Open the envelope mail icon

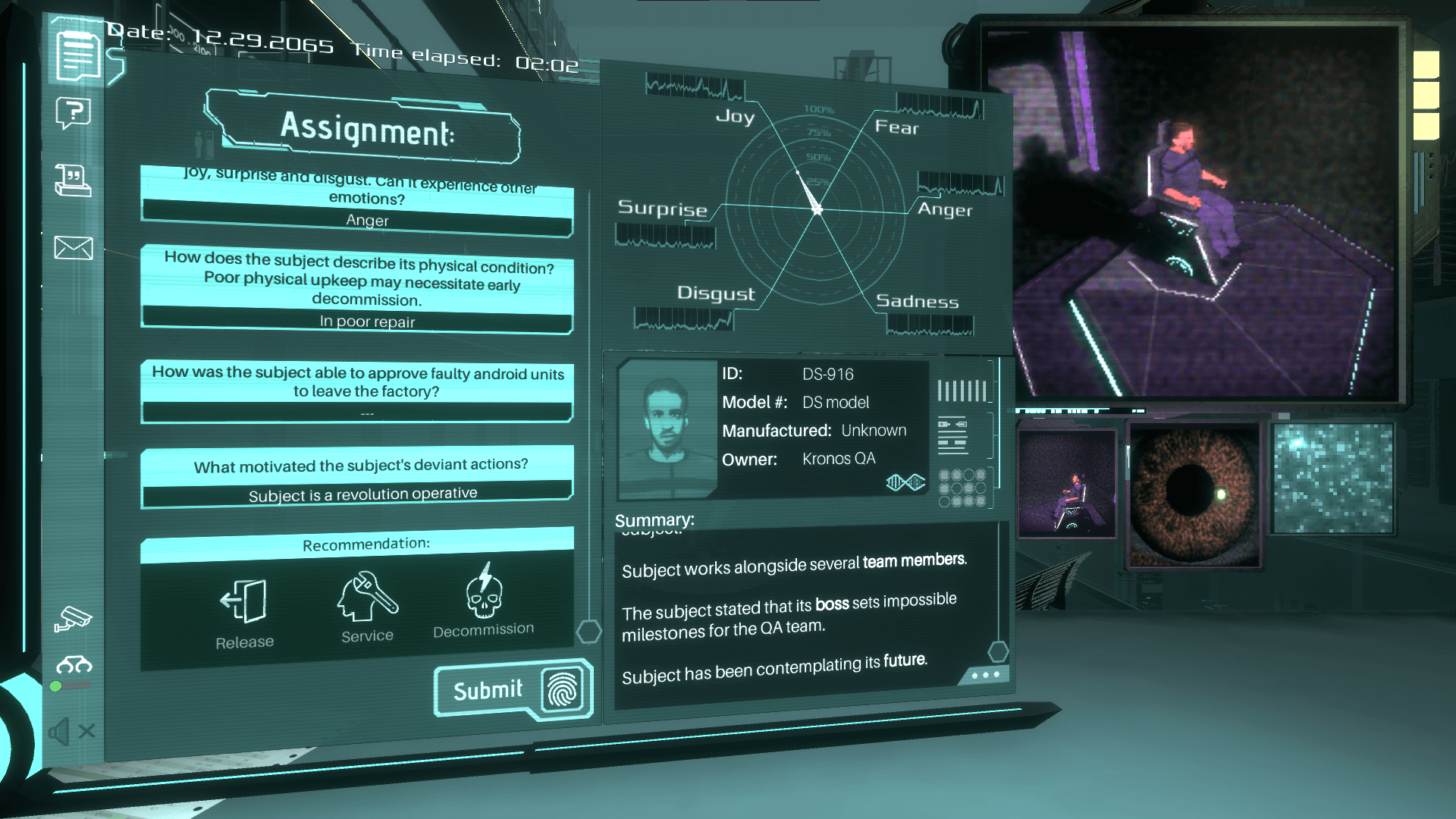coord(74,248)
